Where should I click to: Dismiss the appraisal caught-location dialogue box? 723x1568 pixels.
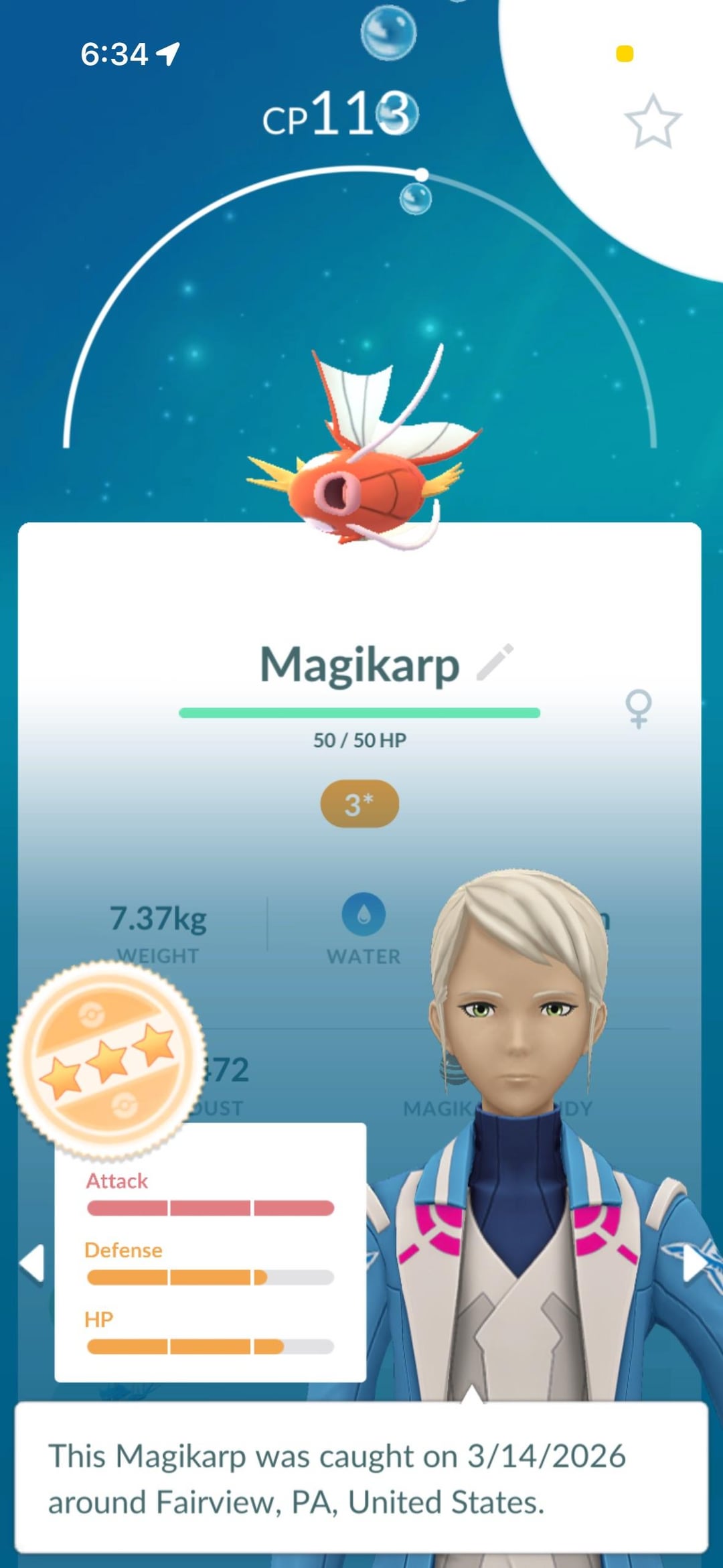pyautogui.click(x=361, y=1478)
